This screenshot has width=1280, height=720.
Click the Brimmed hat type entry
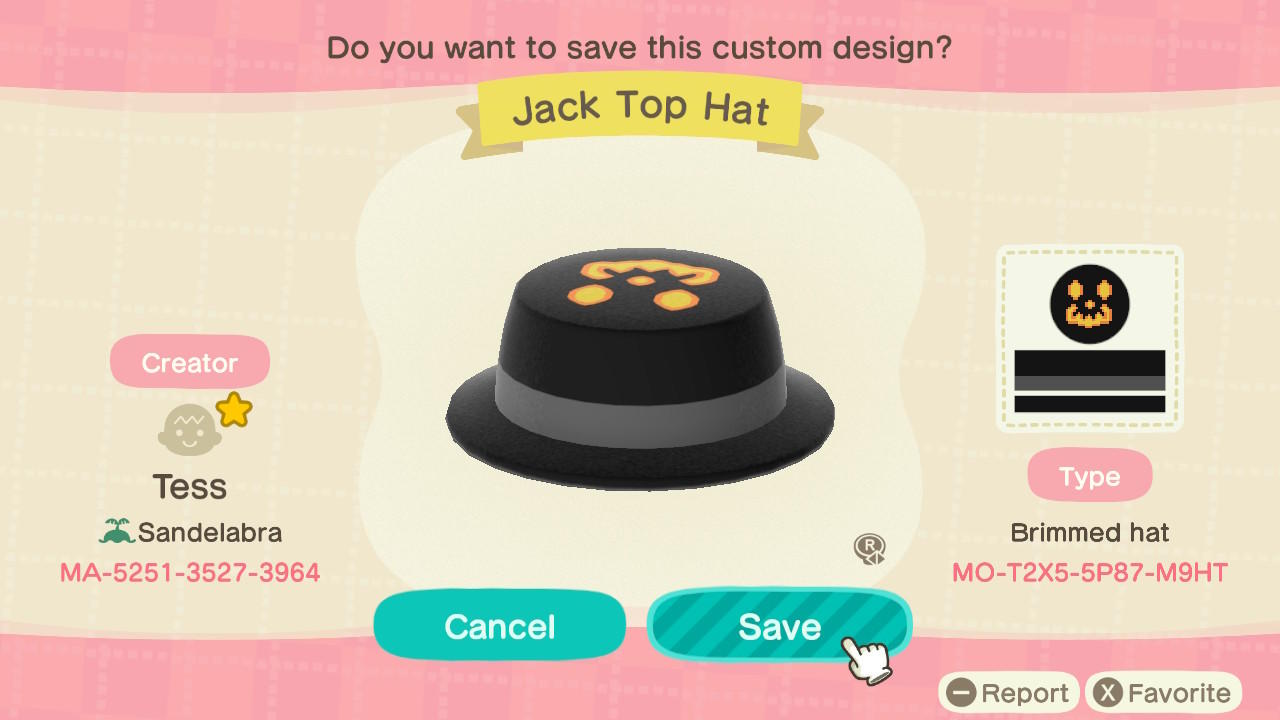pyautogui.click(x=1089, y=532)
